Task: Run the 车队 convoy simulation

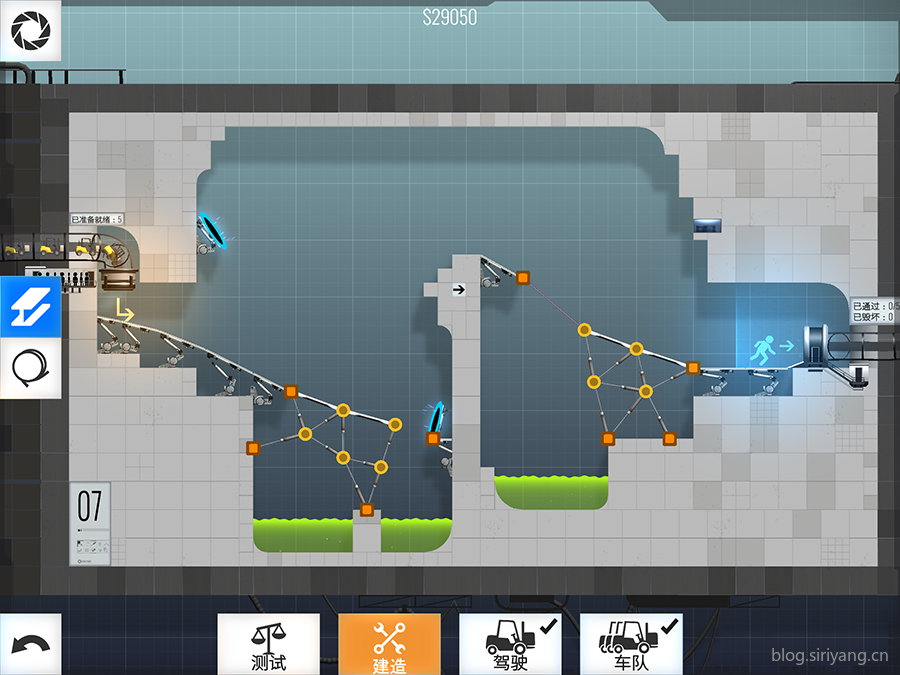Action: click(631, 644)
